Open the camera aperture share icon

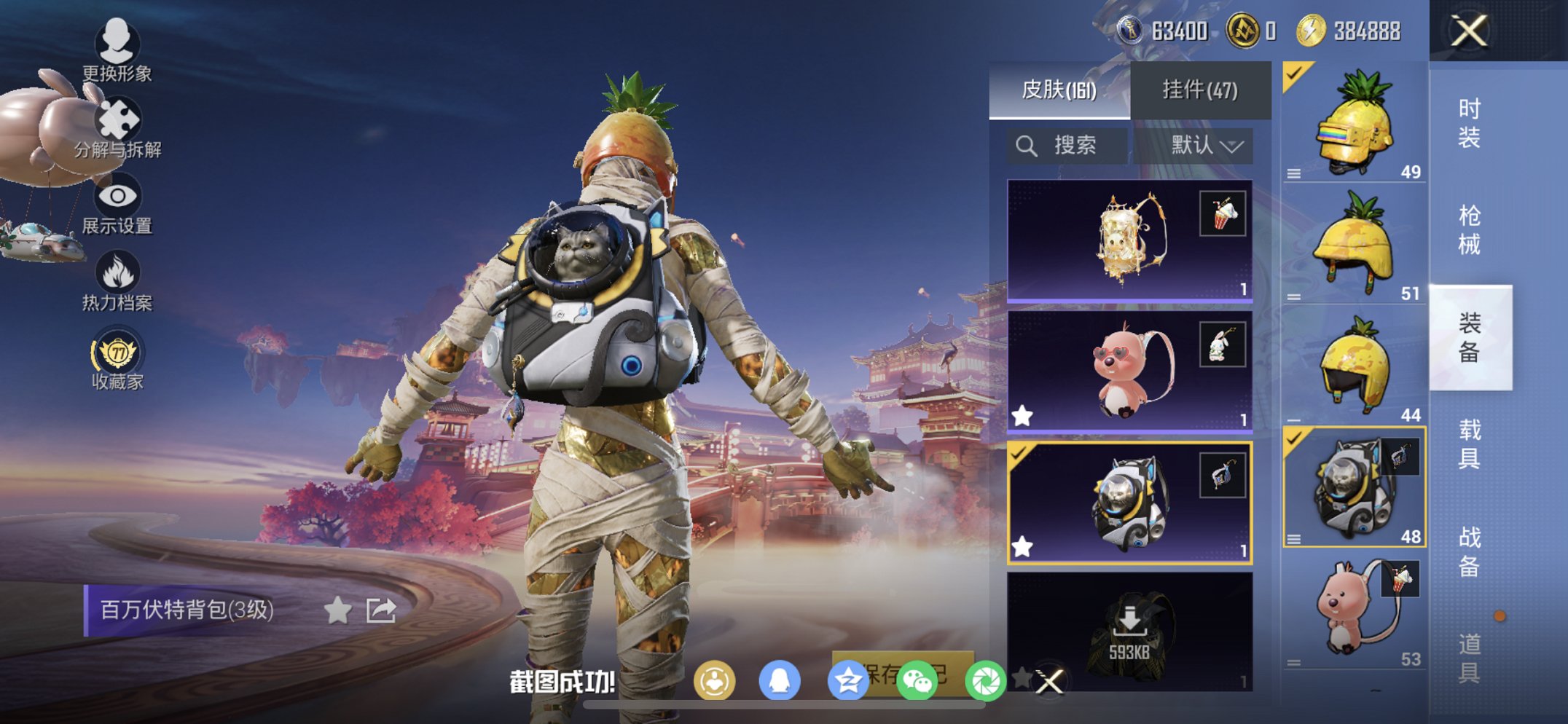985,679
